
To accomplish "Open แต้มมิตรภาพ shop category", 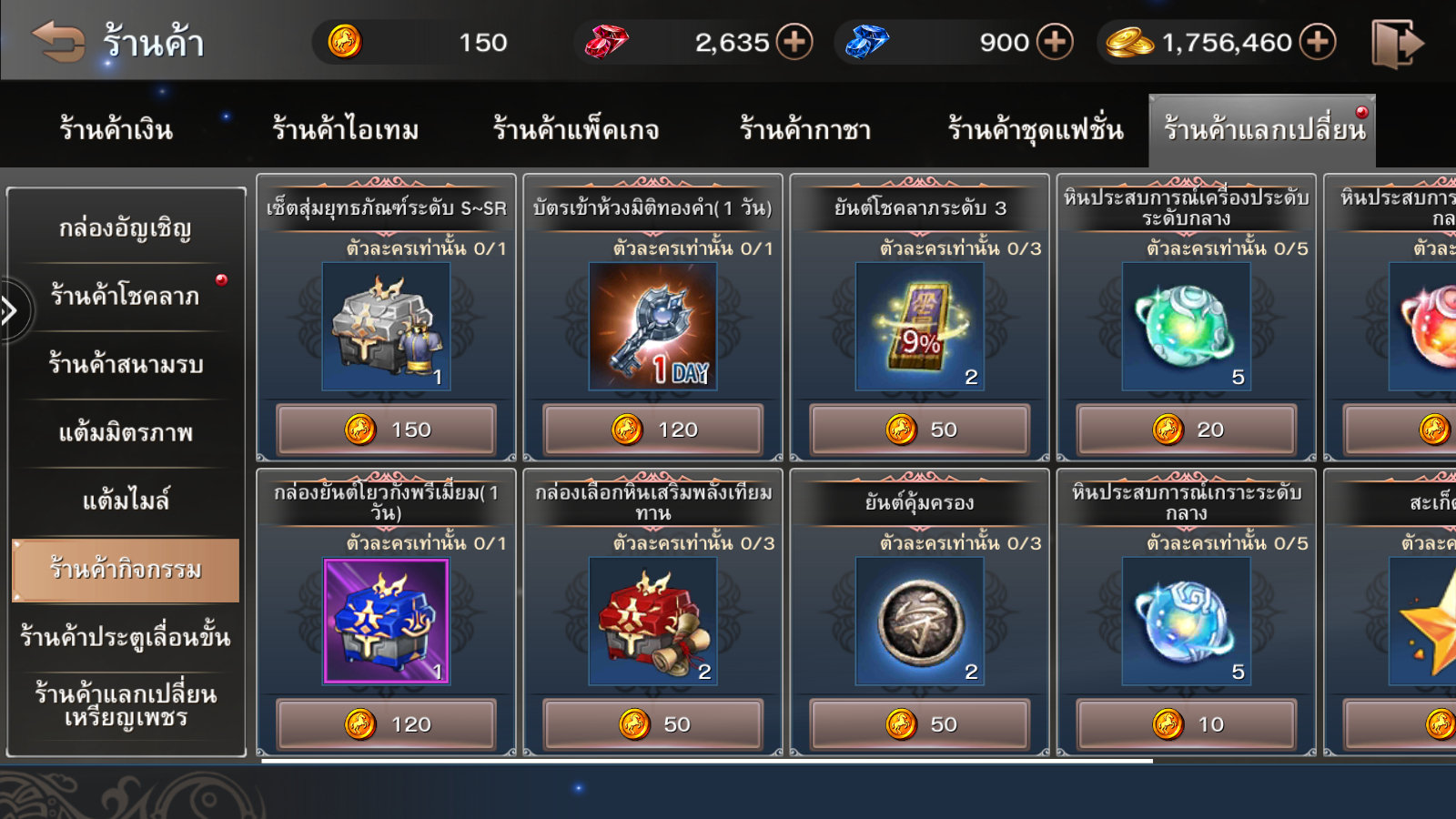I will point(126,432).
